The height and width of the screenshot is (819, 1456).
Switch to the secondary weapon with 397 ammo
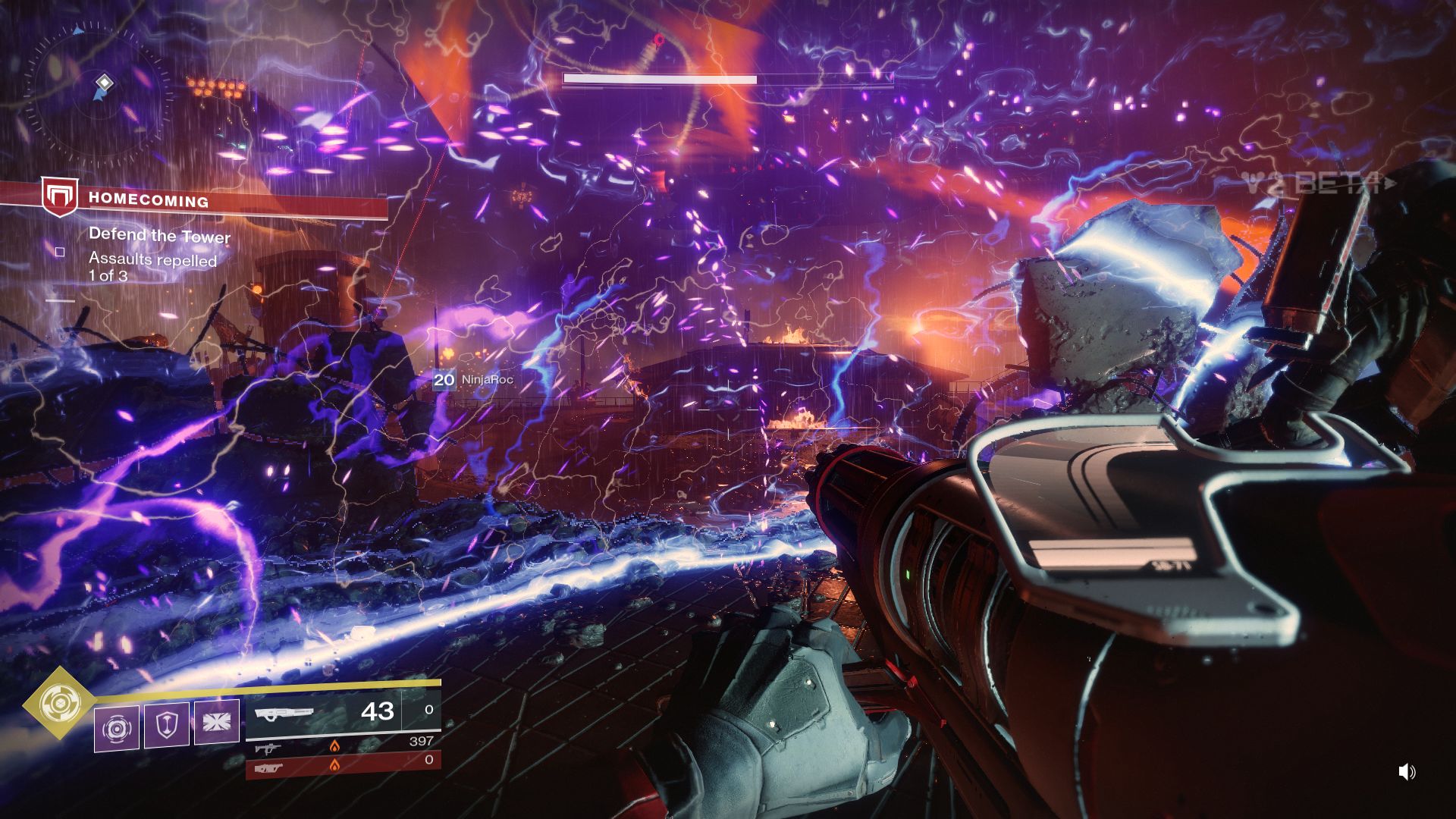[x=343, y=746]
